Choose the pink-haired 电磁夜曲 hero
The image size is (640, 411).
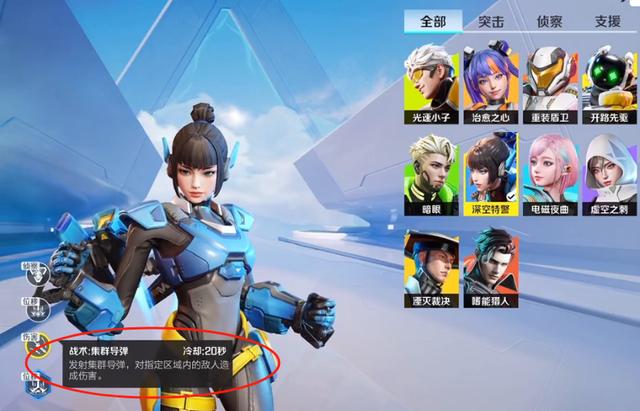549,173
